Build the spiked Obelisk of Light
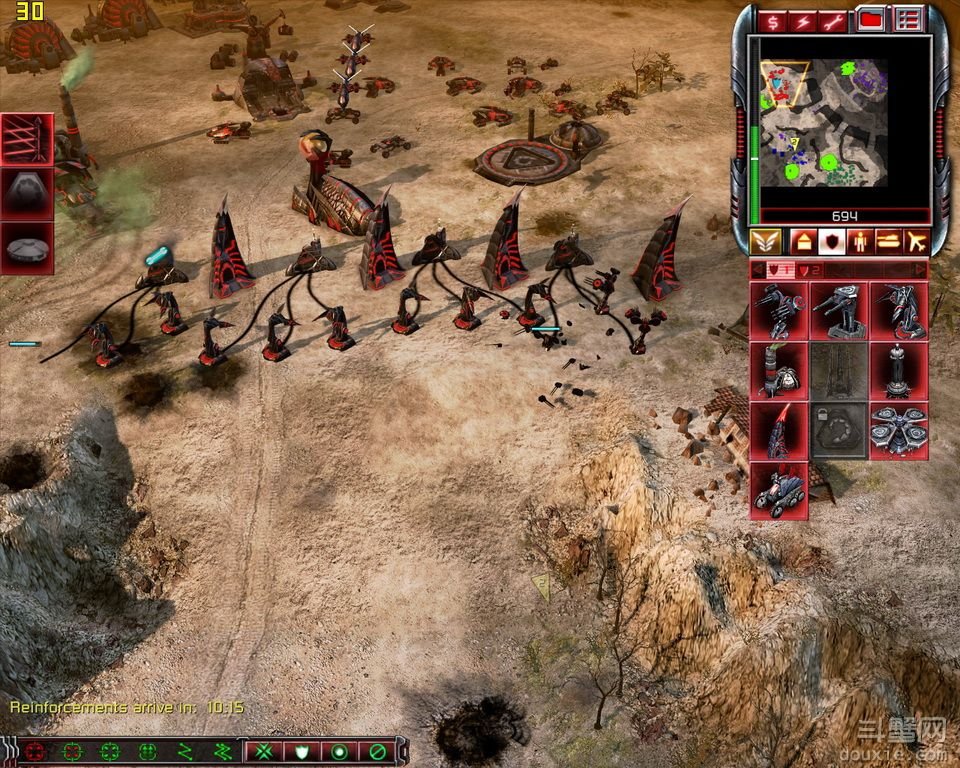Viewport: 960px width, 768px height. 779,430
